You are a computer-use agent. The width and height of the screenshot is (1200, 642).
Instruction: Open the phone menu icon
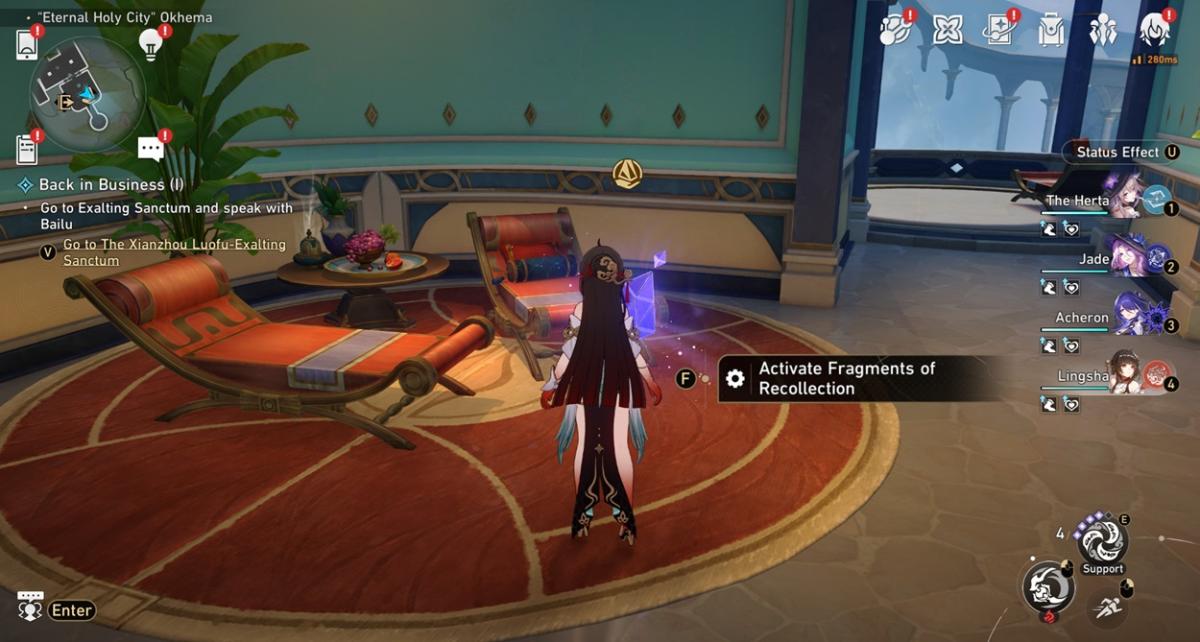click(x=27, y=44)
